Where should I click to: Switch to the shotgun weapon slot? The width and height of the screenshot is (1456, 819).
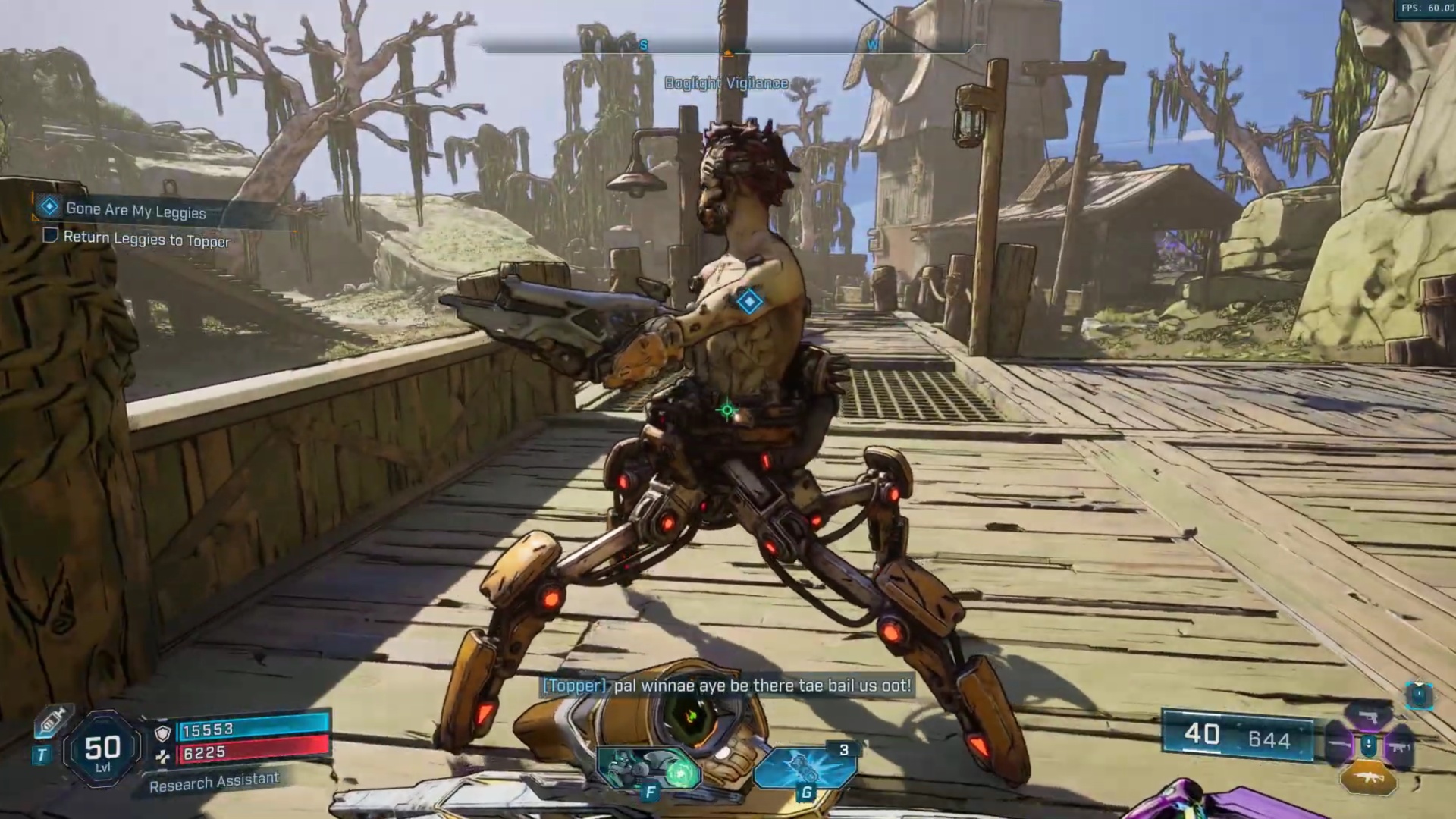click(x=1338, y=746)
